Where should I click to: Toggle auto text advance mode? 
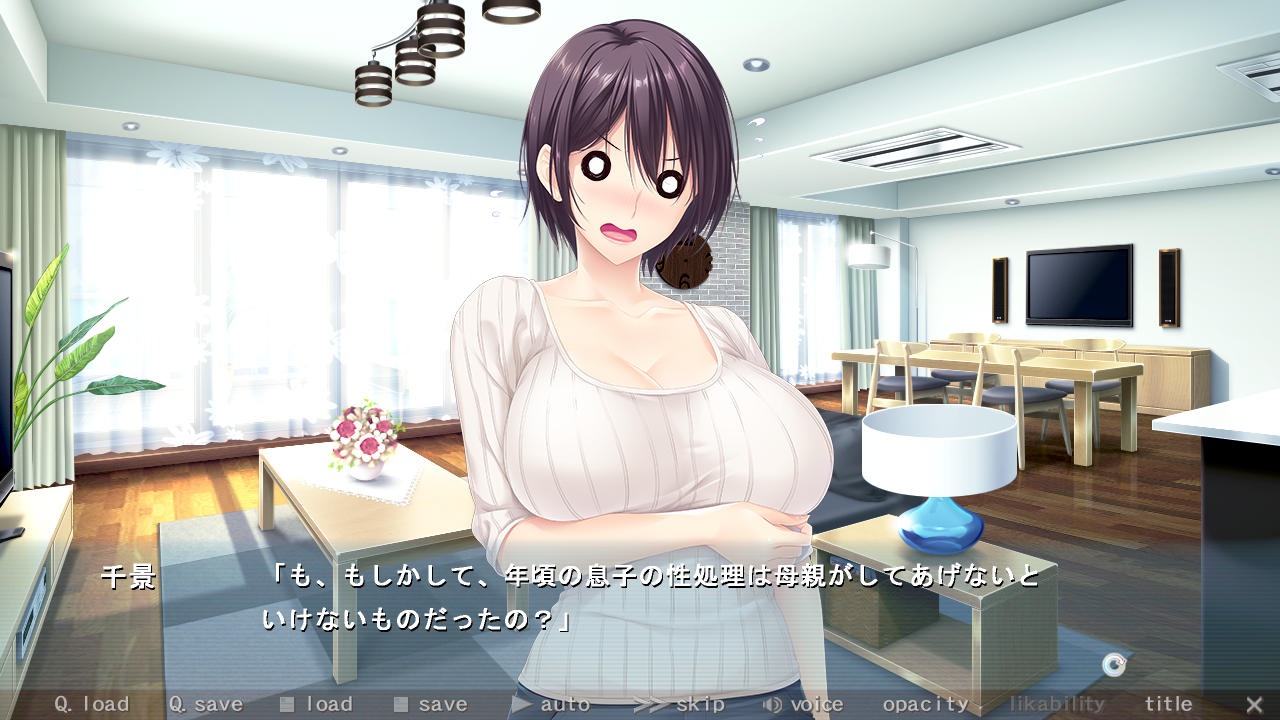click(551, 704)
